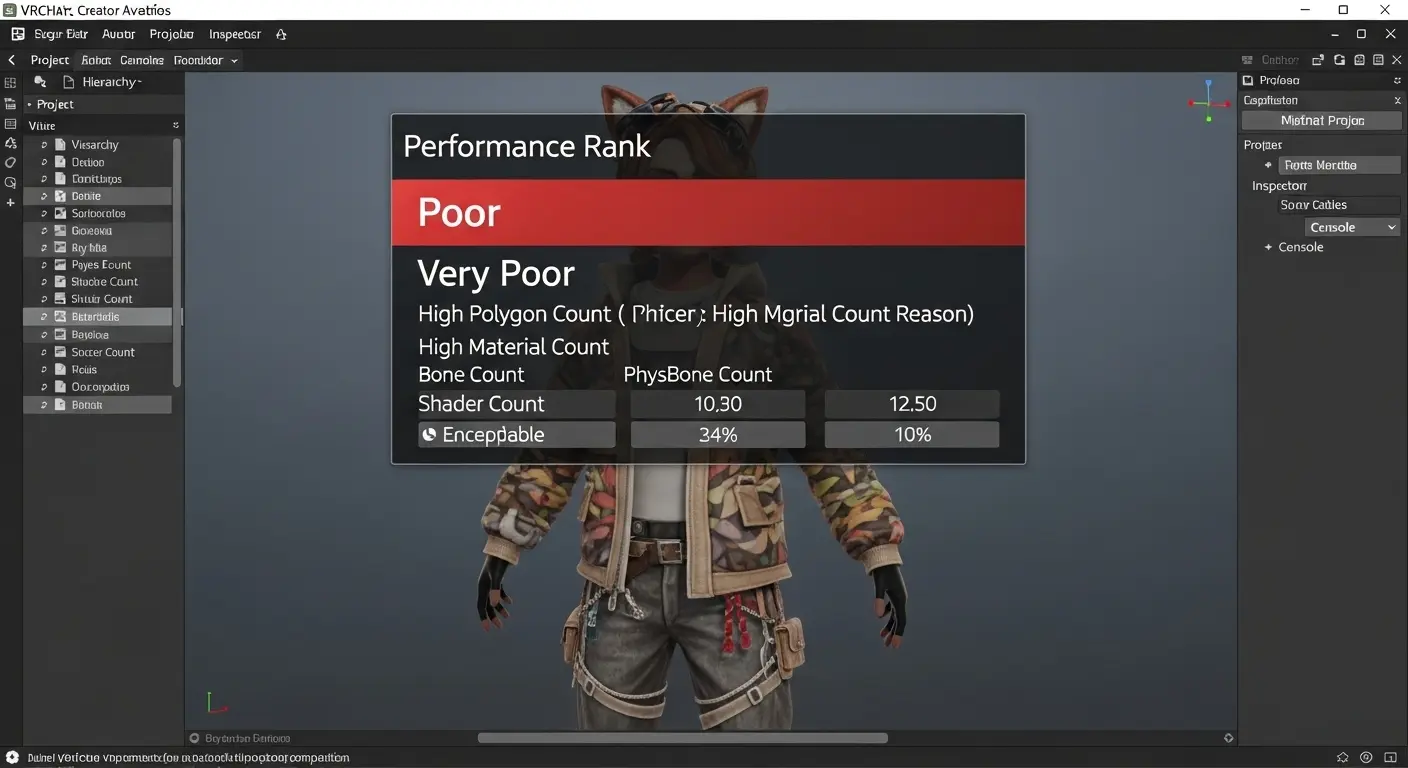Image resolution: width=1408 pixels, height=768 pixels.
Task: Click the VRChat Creator icon in the title bar
Action: [10, 10]
